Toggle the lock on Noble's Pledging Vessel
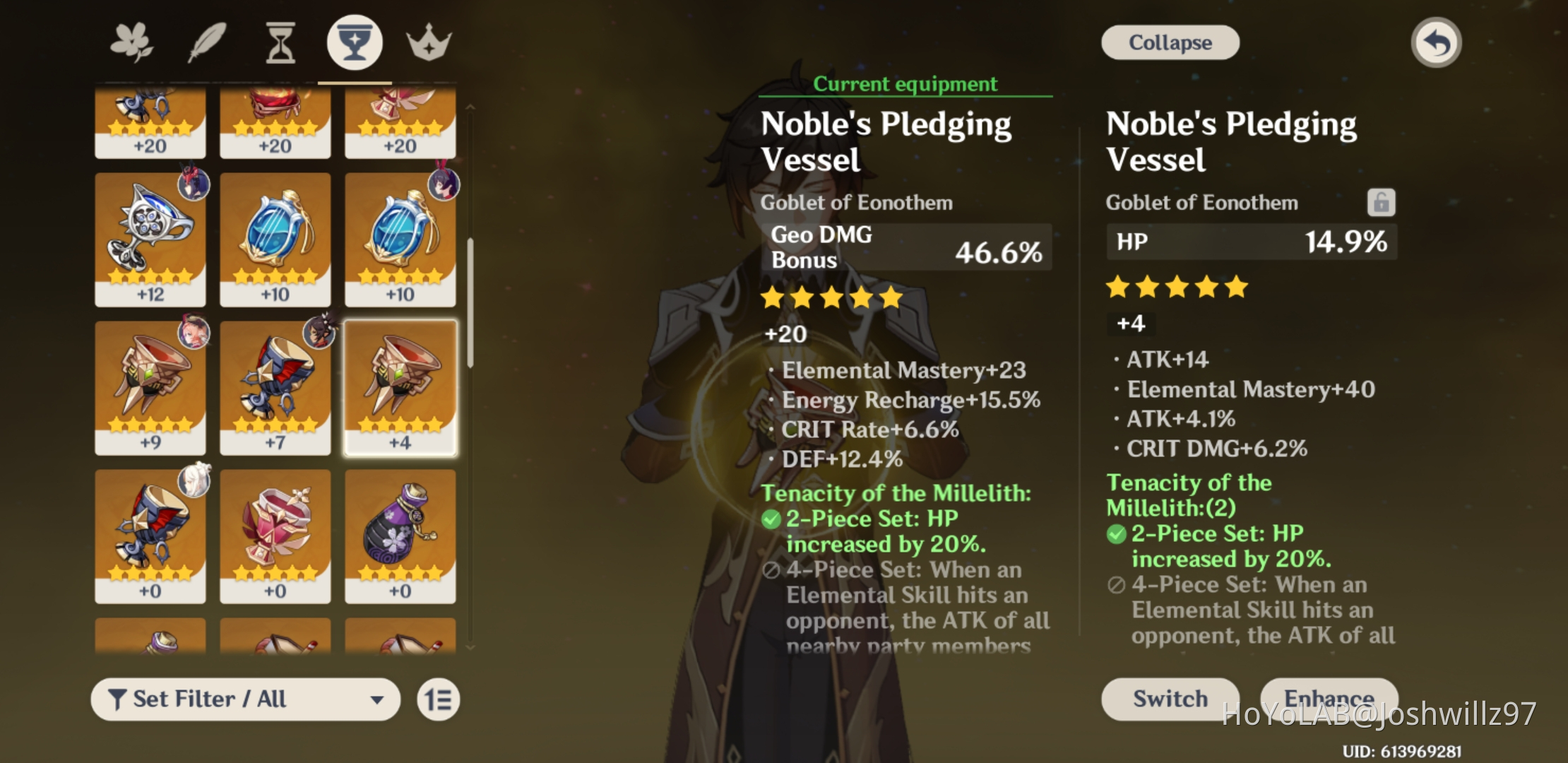 tap(1380, 202)
